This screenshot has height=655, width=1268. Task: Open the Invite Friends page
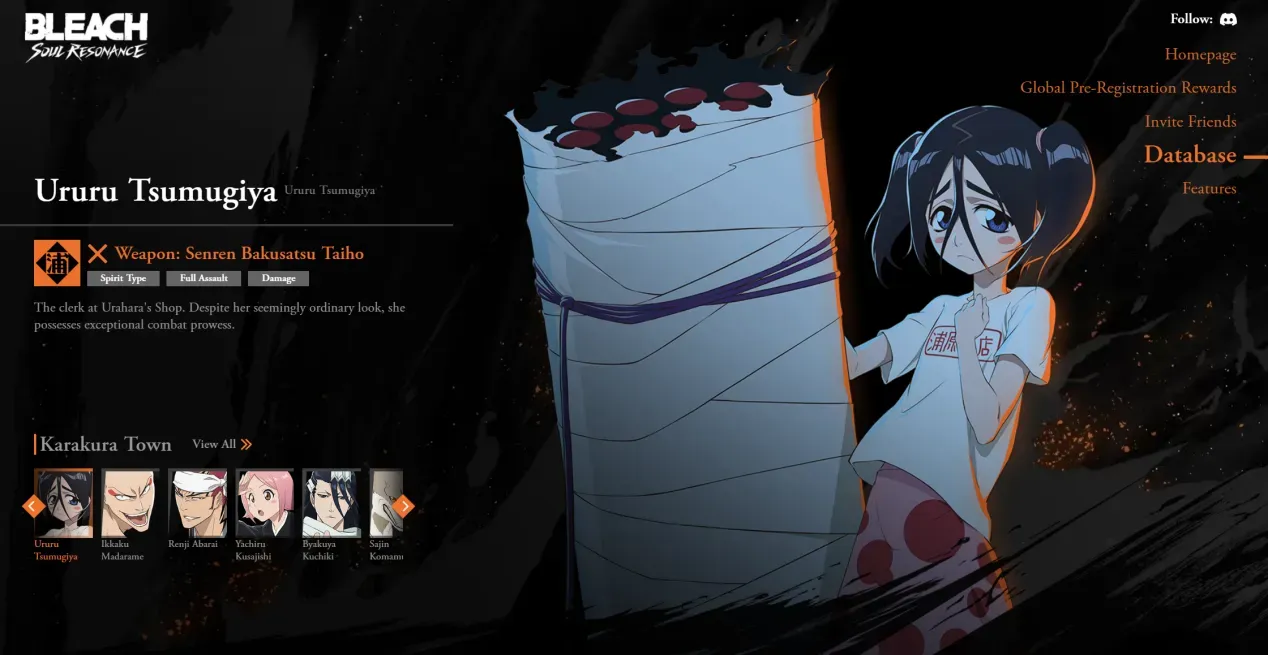[1190, 122]
